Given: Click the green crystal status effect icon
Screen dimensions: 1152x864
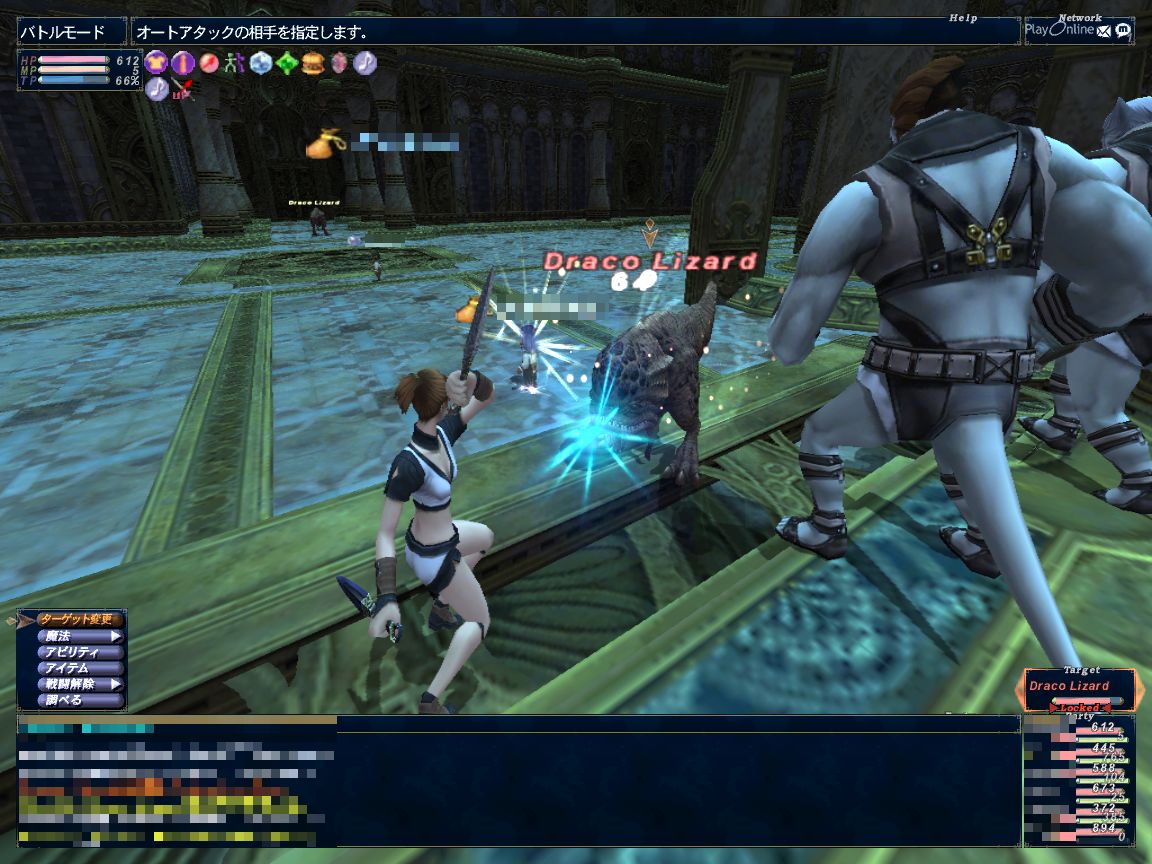Looking at the screenshot, I should pos(287,63).
